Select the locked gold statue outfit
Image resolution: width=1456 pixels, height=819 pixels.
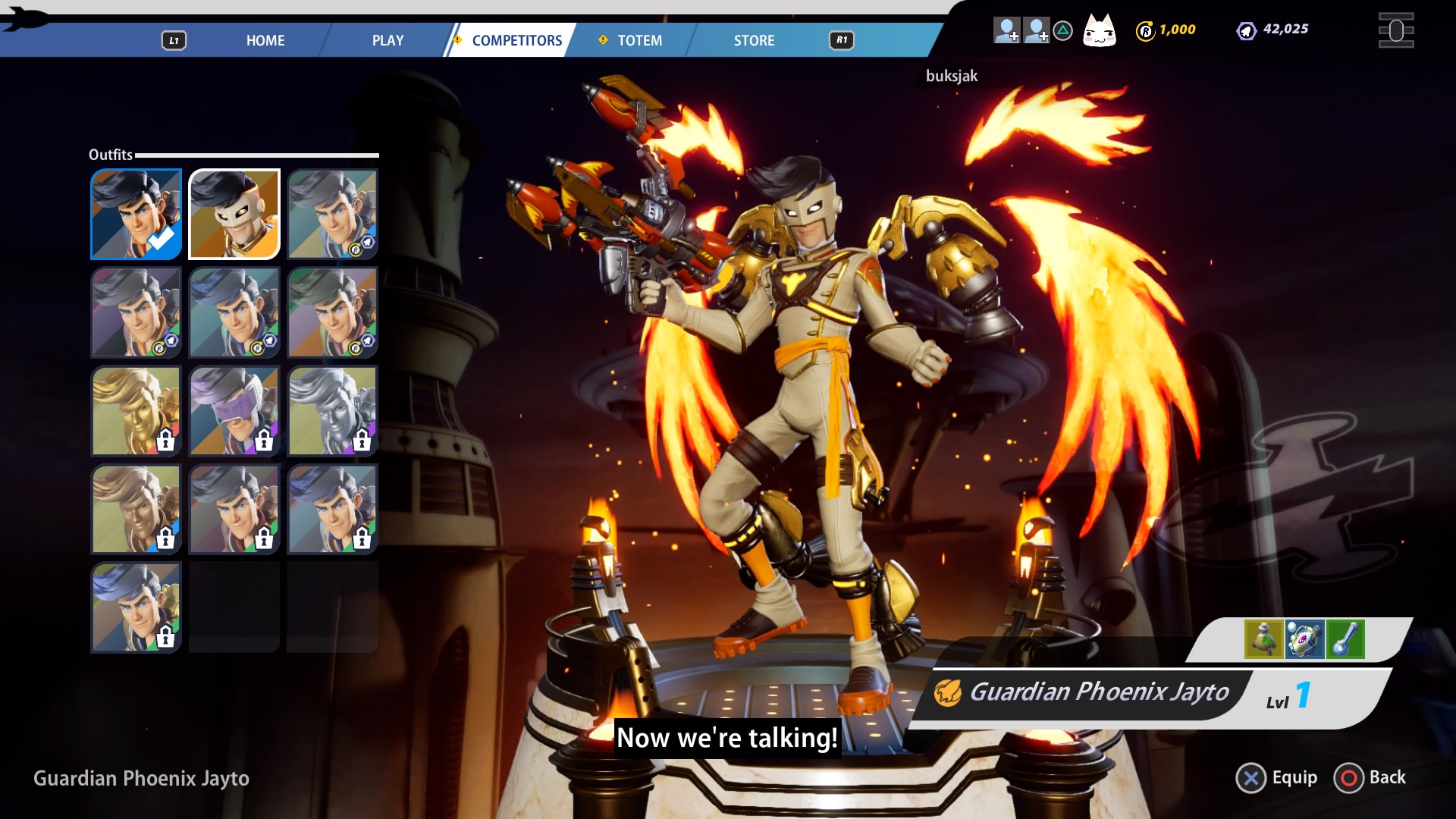[x=136, y=410]
